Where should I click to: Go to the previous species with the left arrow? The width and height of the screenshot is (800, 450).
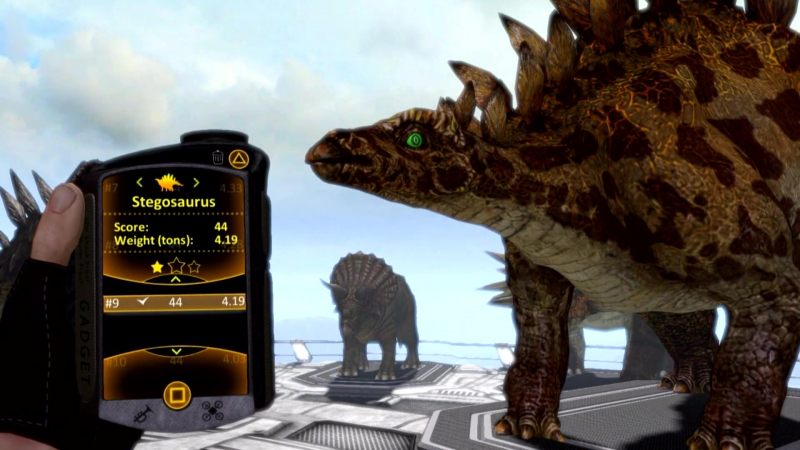(140, 182)
